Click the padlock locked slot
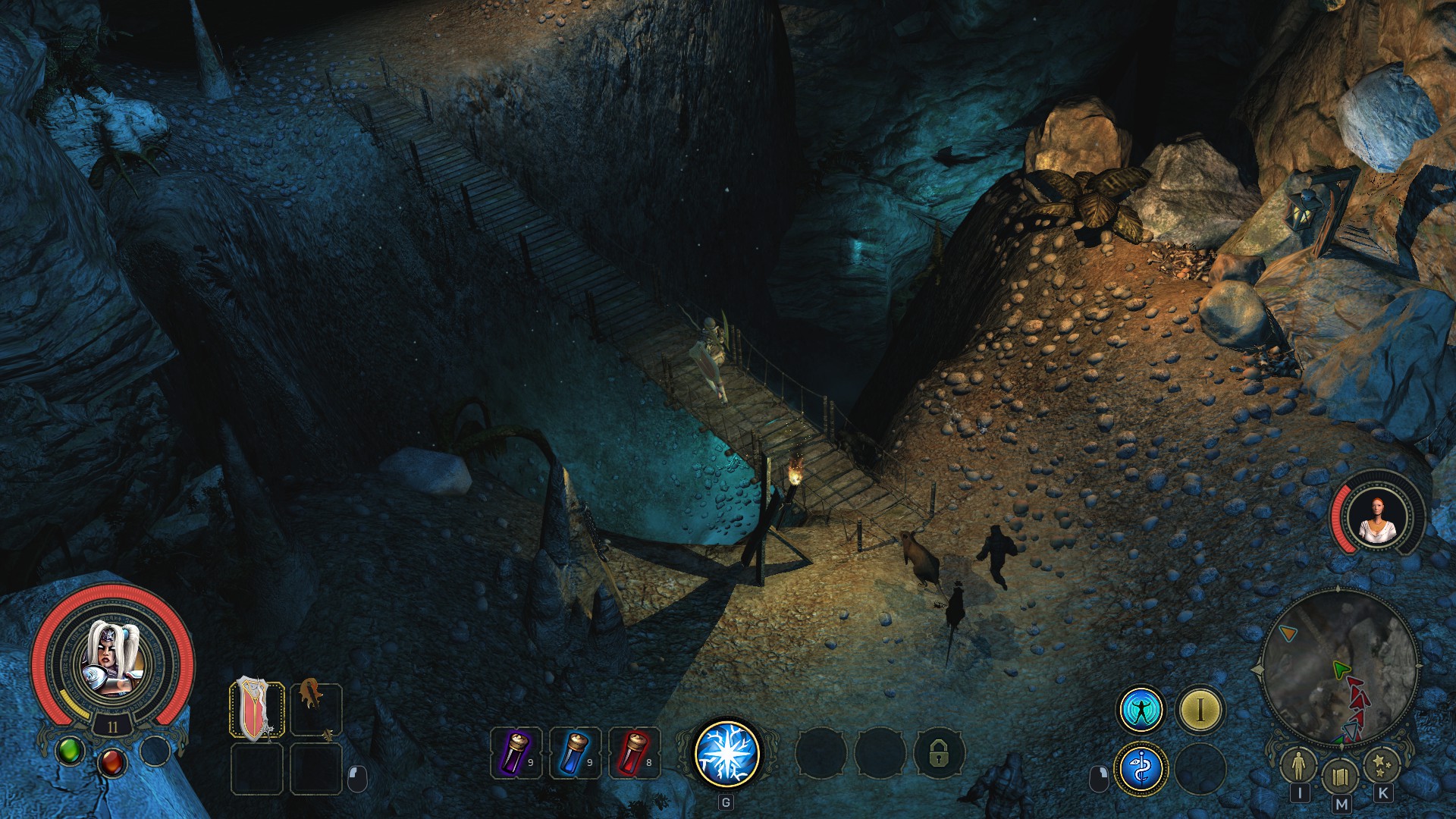This screenshot has width=1456, height=819. point(939,753)
